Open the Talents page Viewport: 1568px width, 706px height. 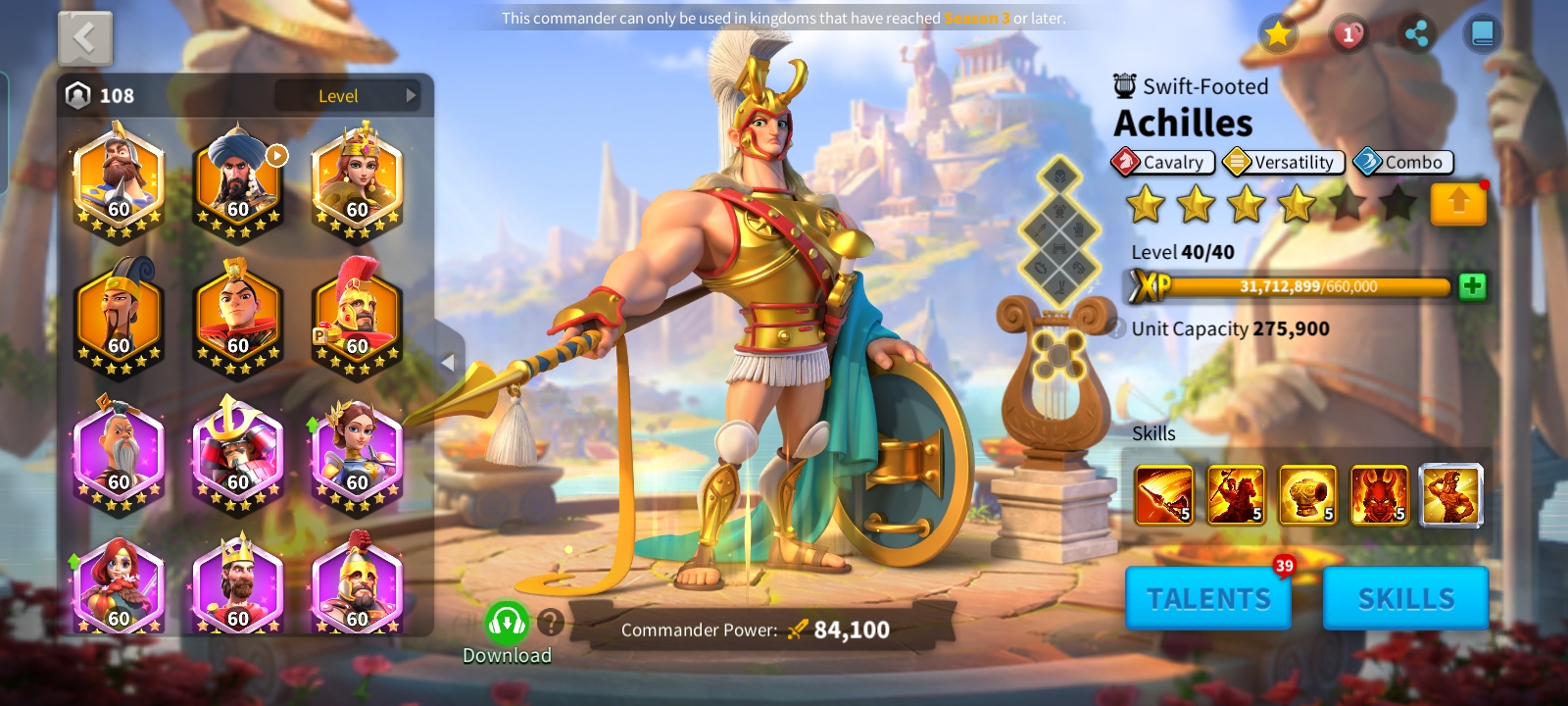click(1208, 597)
